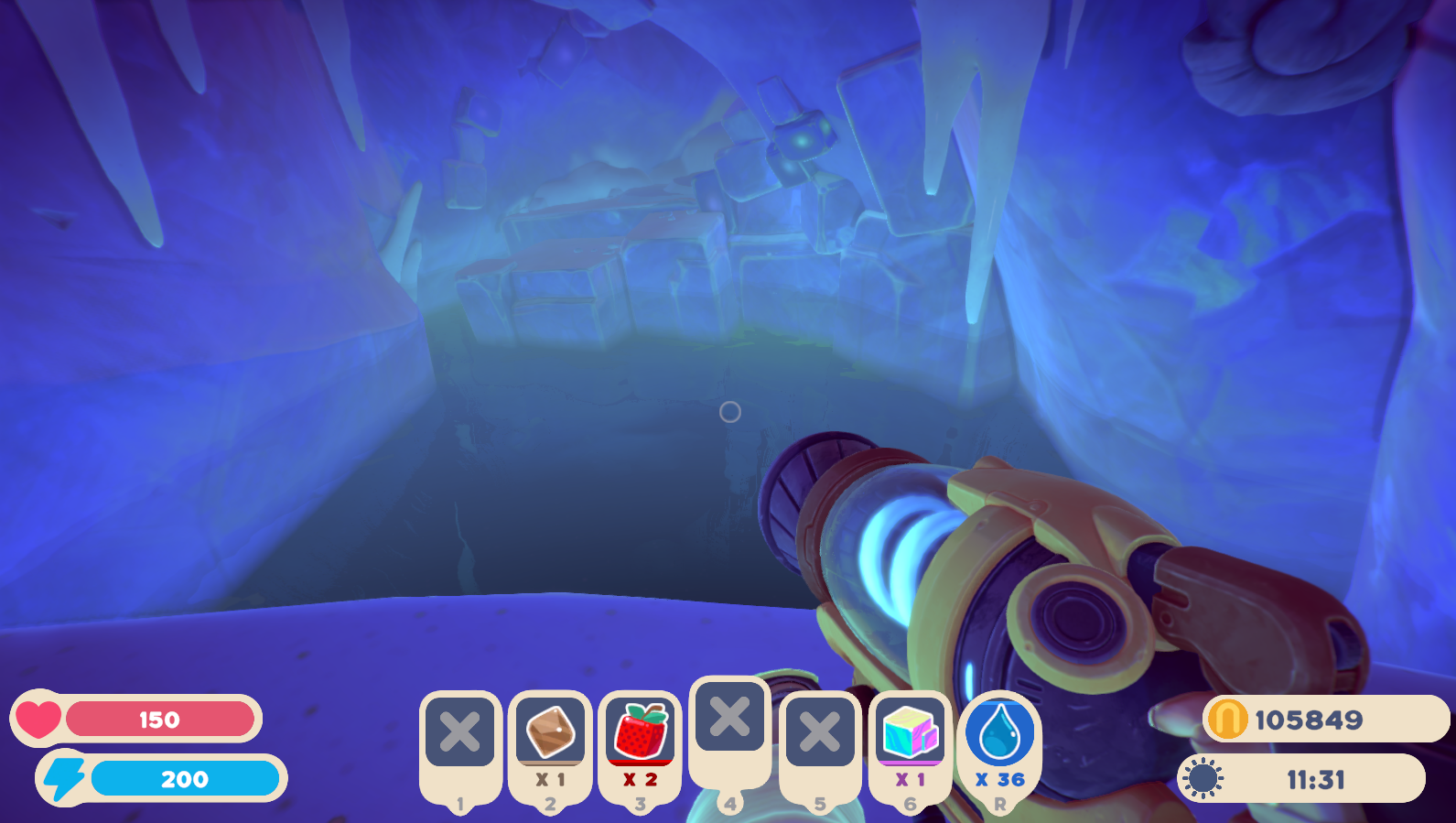Click the in-game clock showing 11:31
Viewport: 1456px width, 823px height.
click(x=1314, y=779)
